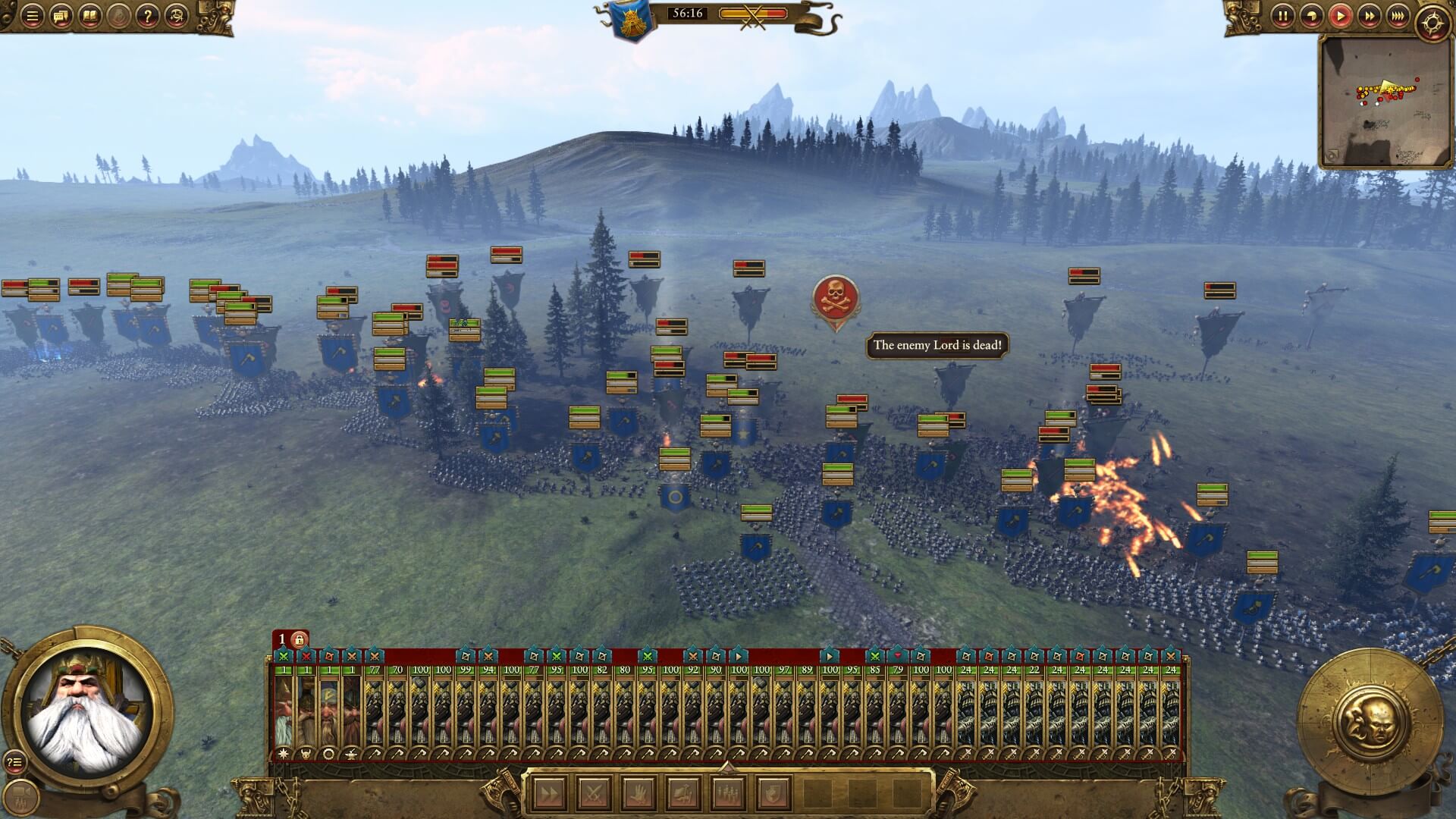This screenshot has width=1456, height=819.
Task: Set battle to fastest four-arrow speed
Action: pos(1398,16)
